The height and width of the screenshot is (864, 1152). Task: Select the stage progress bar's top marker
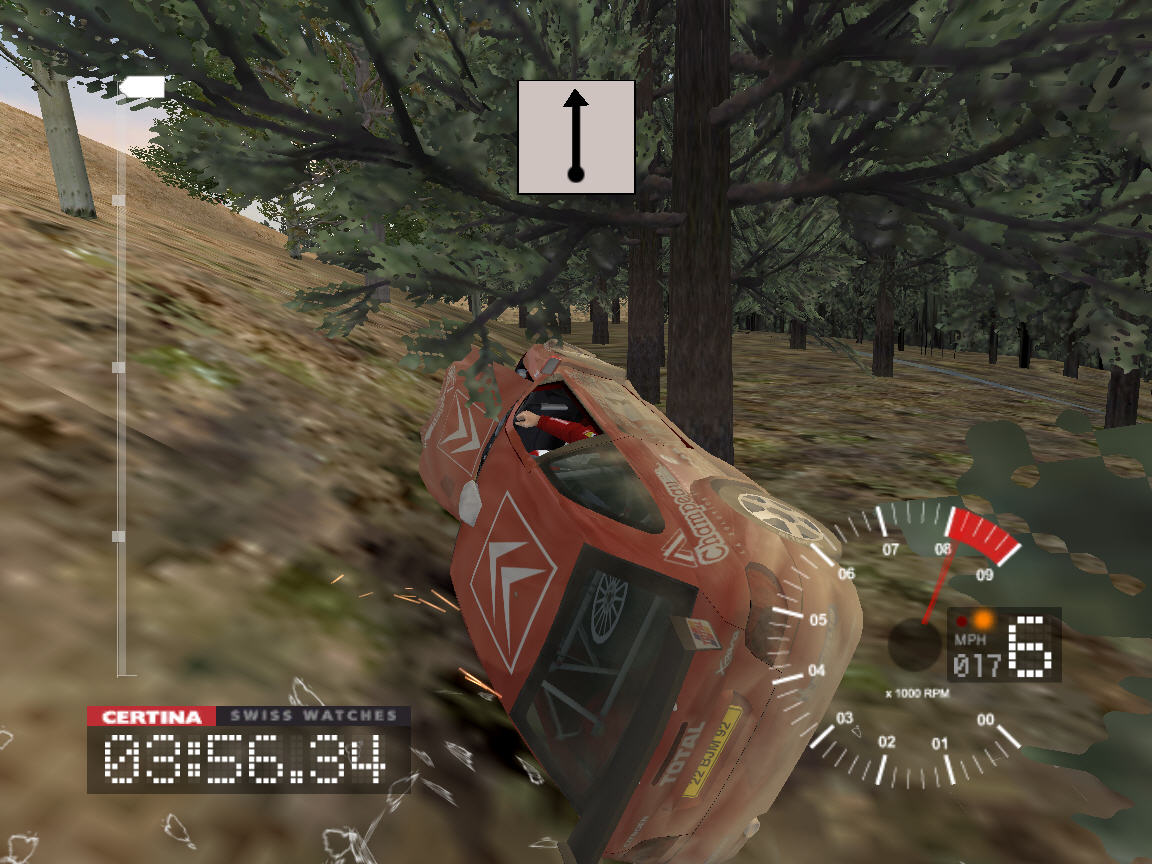(x=141, y=89)
